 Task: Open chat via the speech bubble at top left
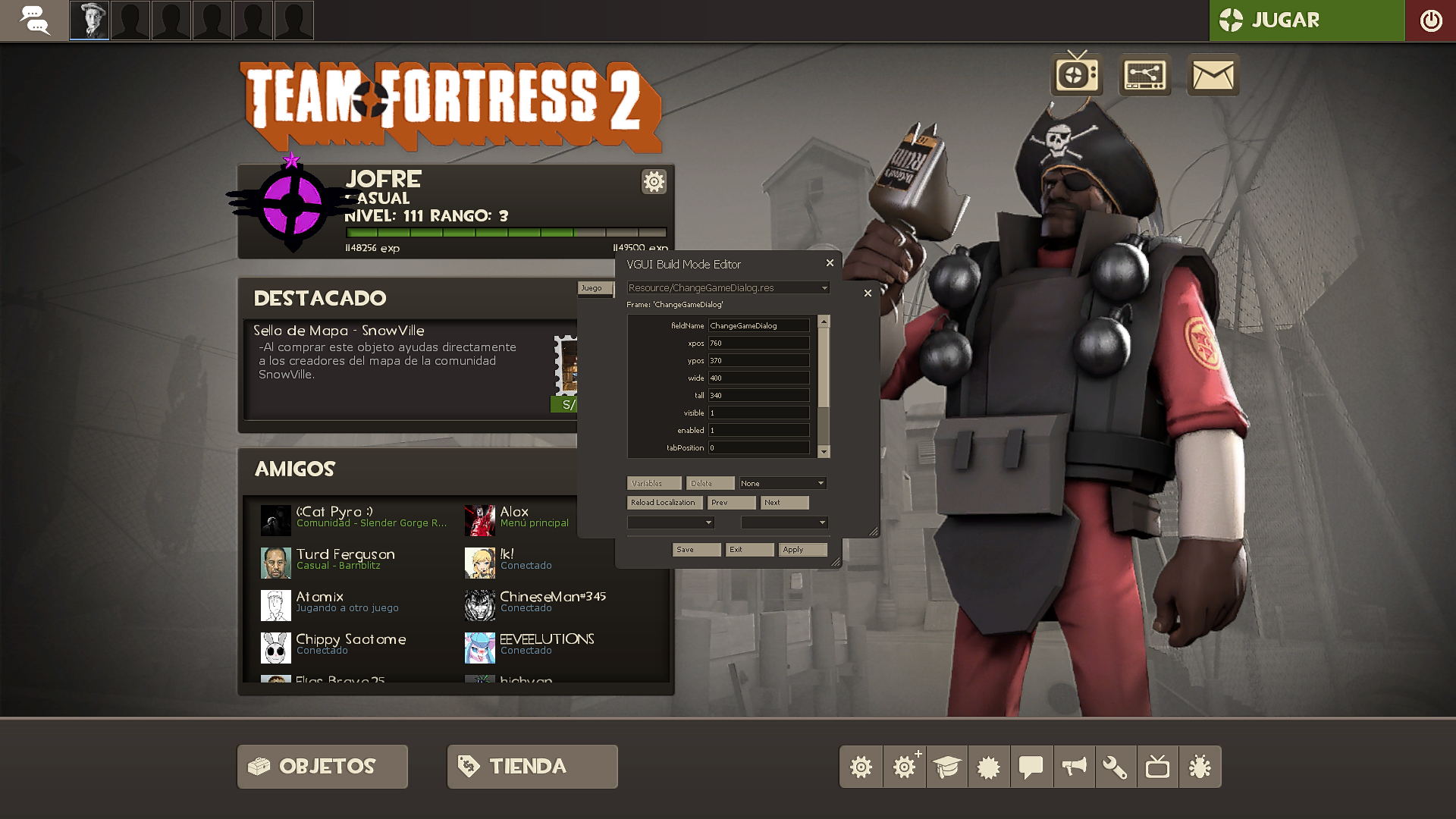tap(33, 20)
